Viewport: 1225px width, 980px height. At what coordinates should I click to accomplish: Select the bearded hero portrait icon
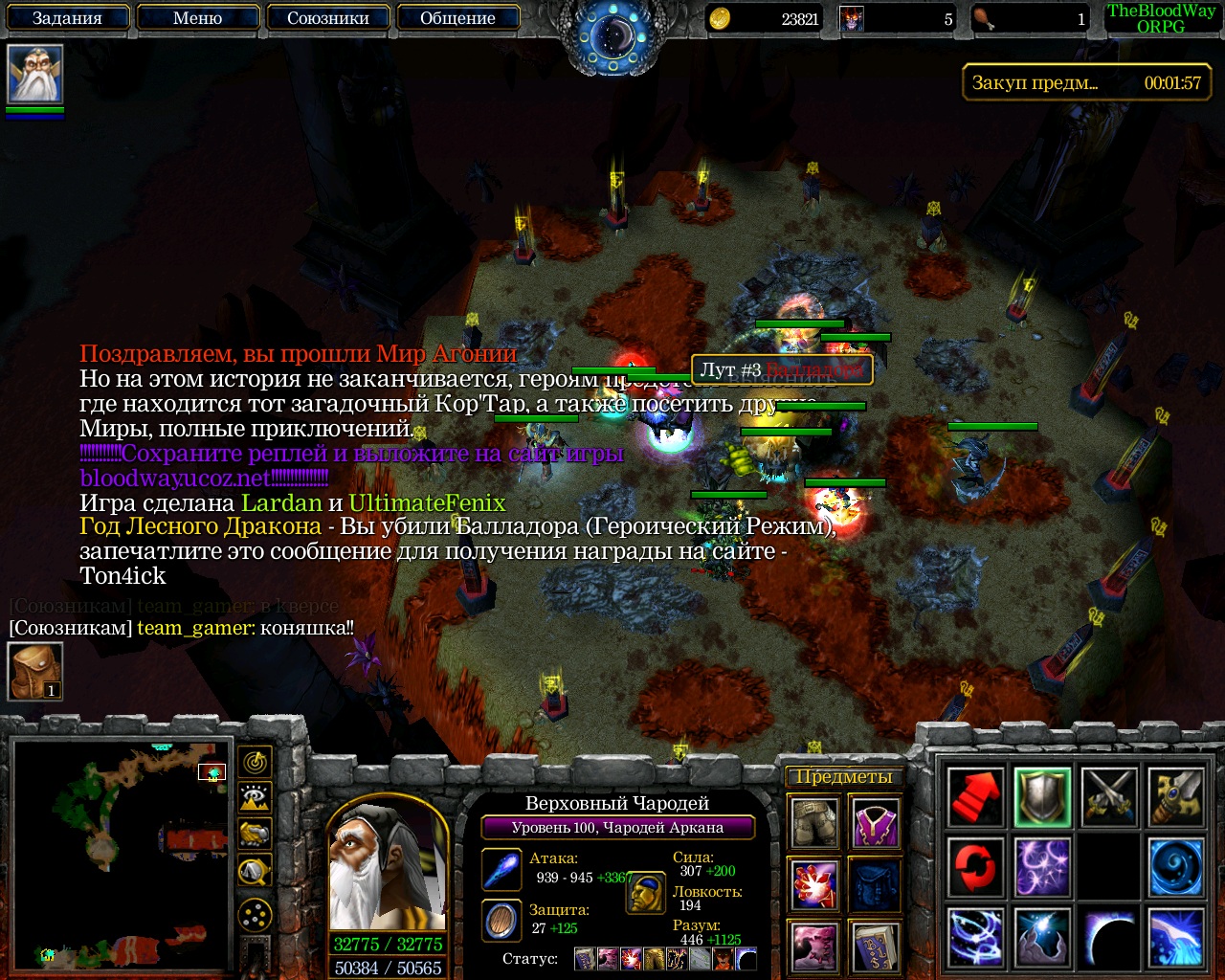click(x=35, y=75)
